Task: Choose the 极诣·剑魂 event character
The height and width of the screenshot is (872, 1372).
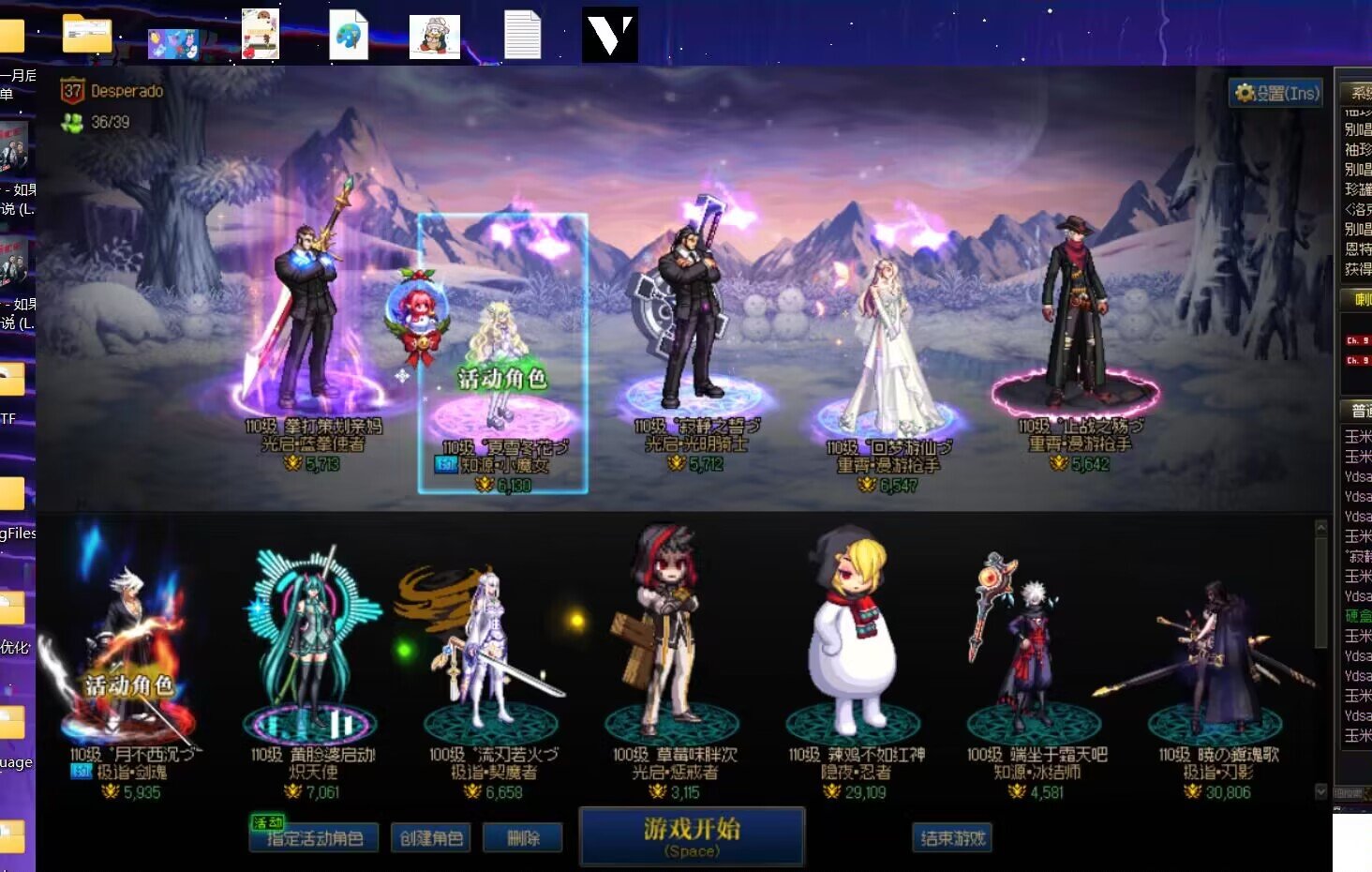Action: point(131,656)
